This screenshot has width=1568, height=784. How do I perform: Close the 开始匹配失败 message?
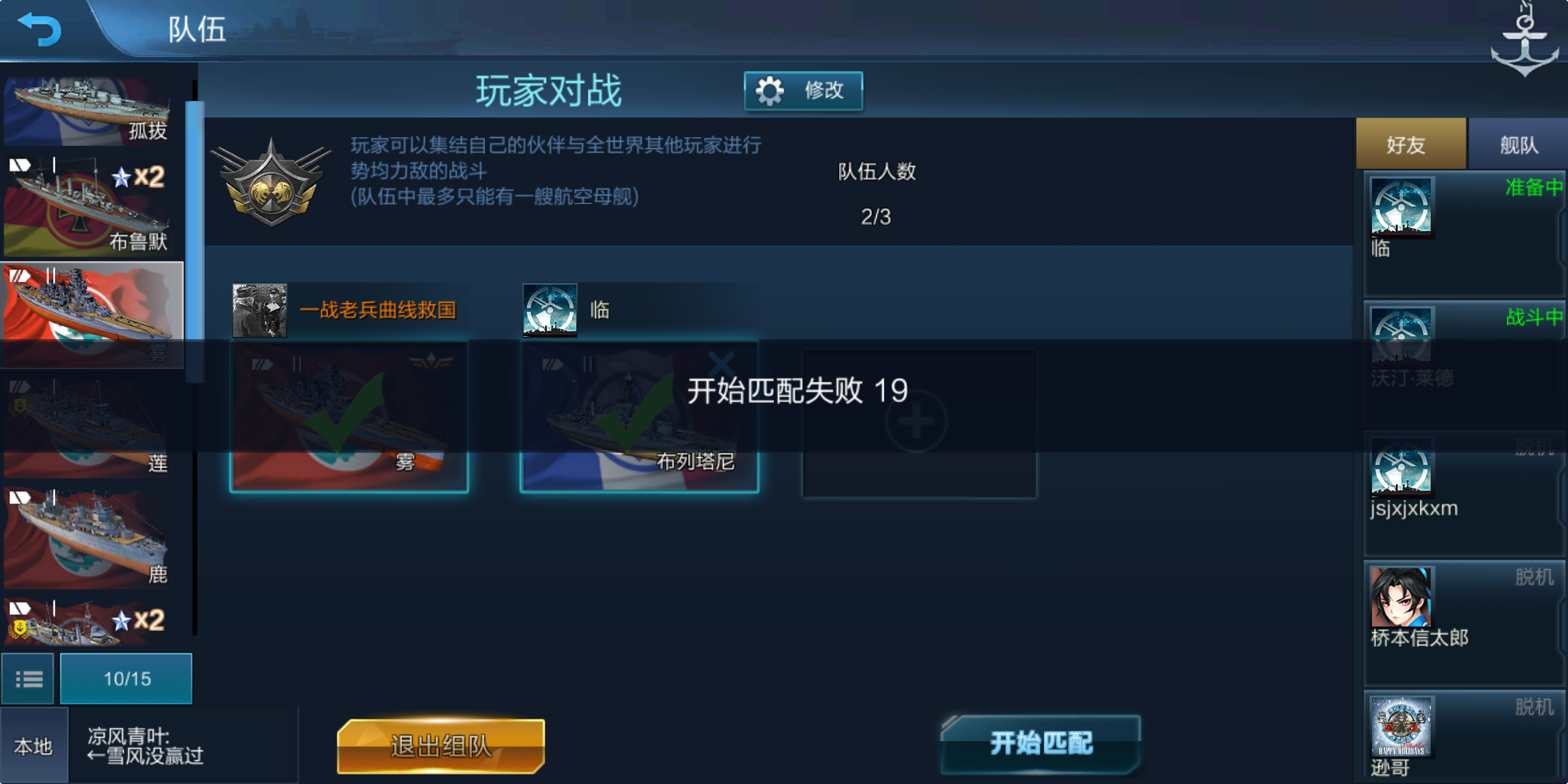click(719, 362)
